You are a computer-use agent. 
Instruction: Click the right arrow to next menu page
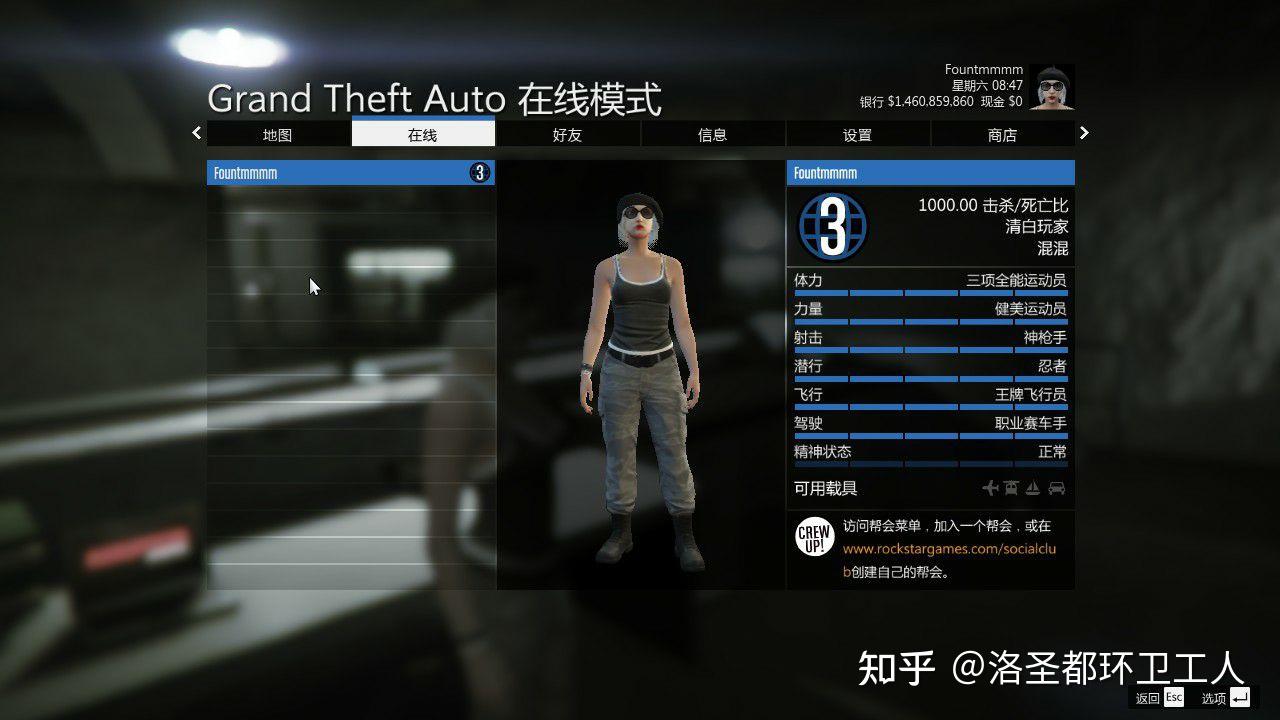tap(1084, 132)
